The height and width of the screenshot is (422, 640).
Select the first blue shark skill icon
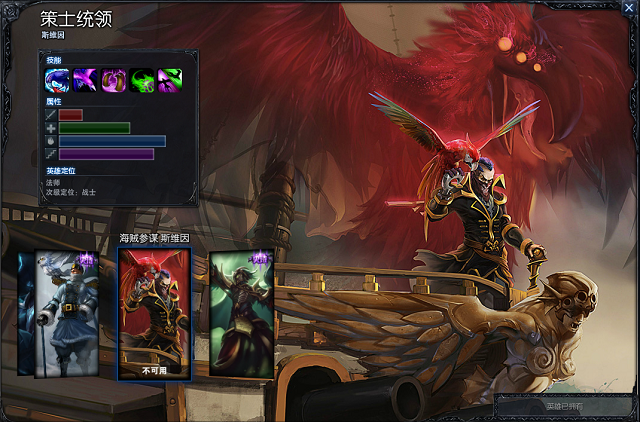(57, 80)
